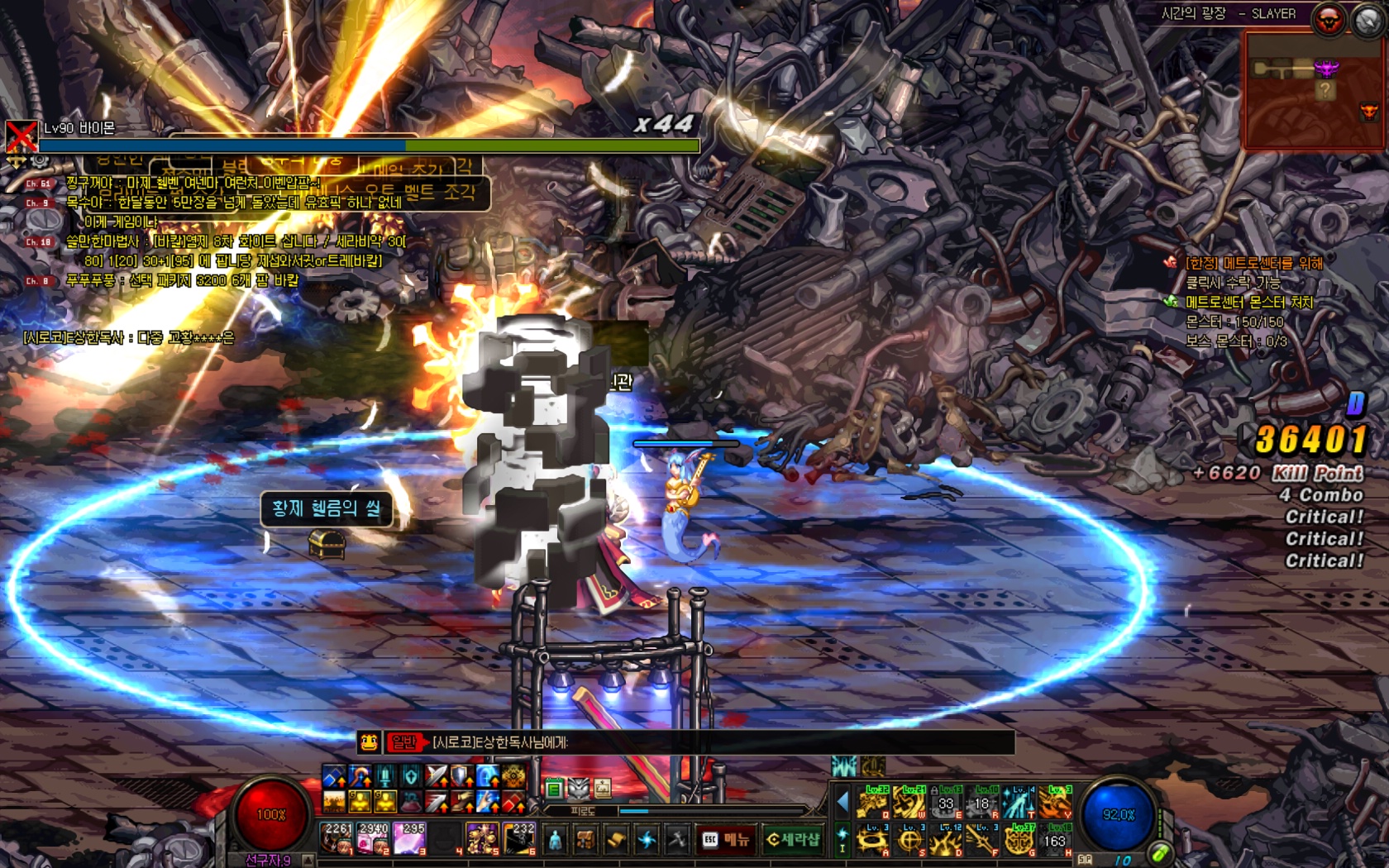Open the crossed hammer tools icon
The image size is (1389, 868).
(x=677, y=840)
